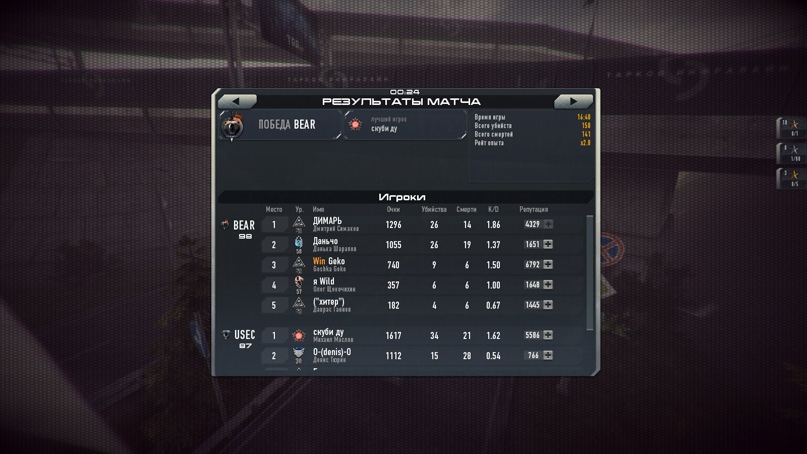Go to the previous results page arrow
The height and width of the screenshot is (454, 807).
pos(237,101)
